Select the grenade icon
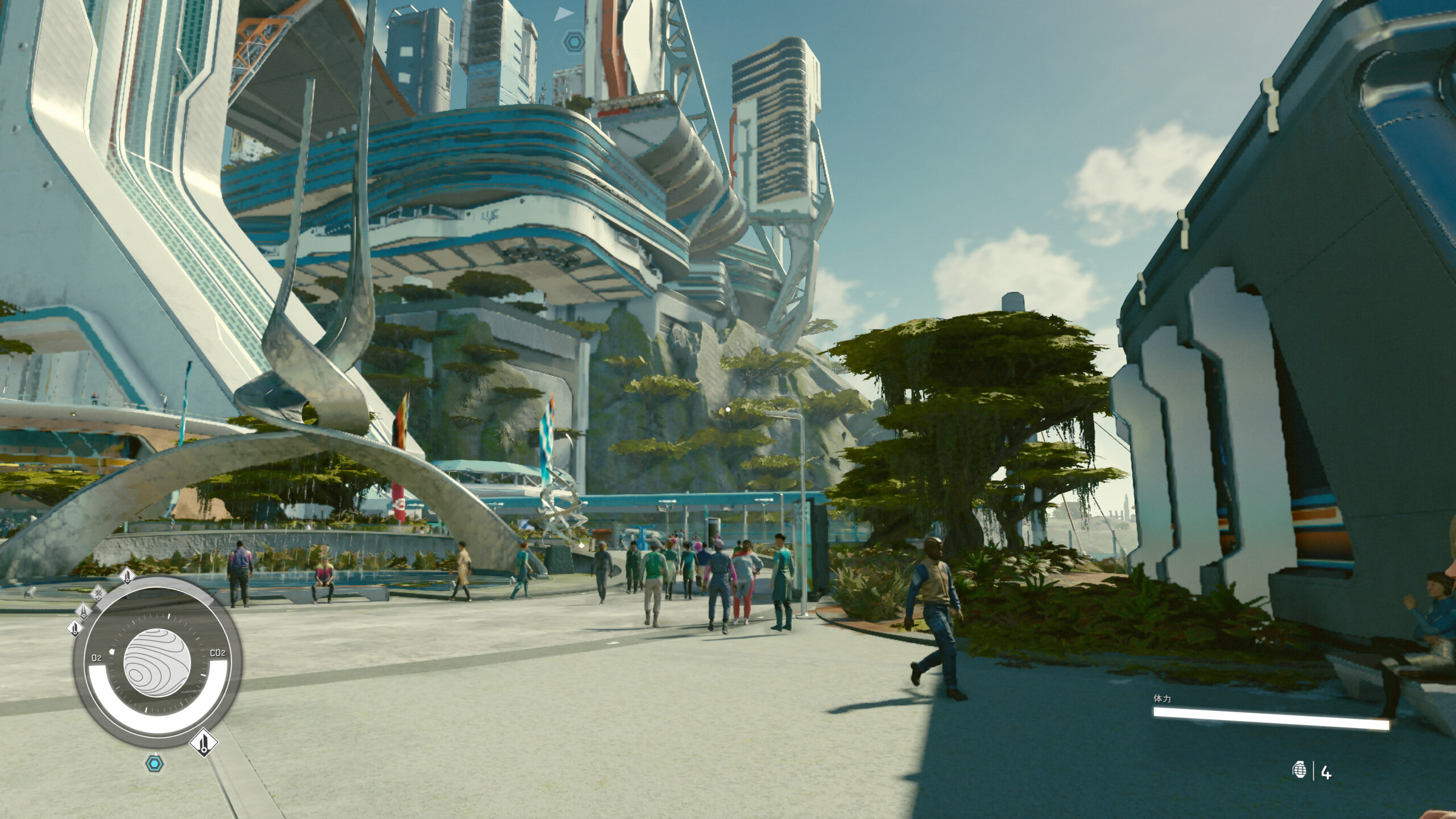This screenshot has width=1456, height=819. point(1300,771)
